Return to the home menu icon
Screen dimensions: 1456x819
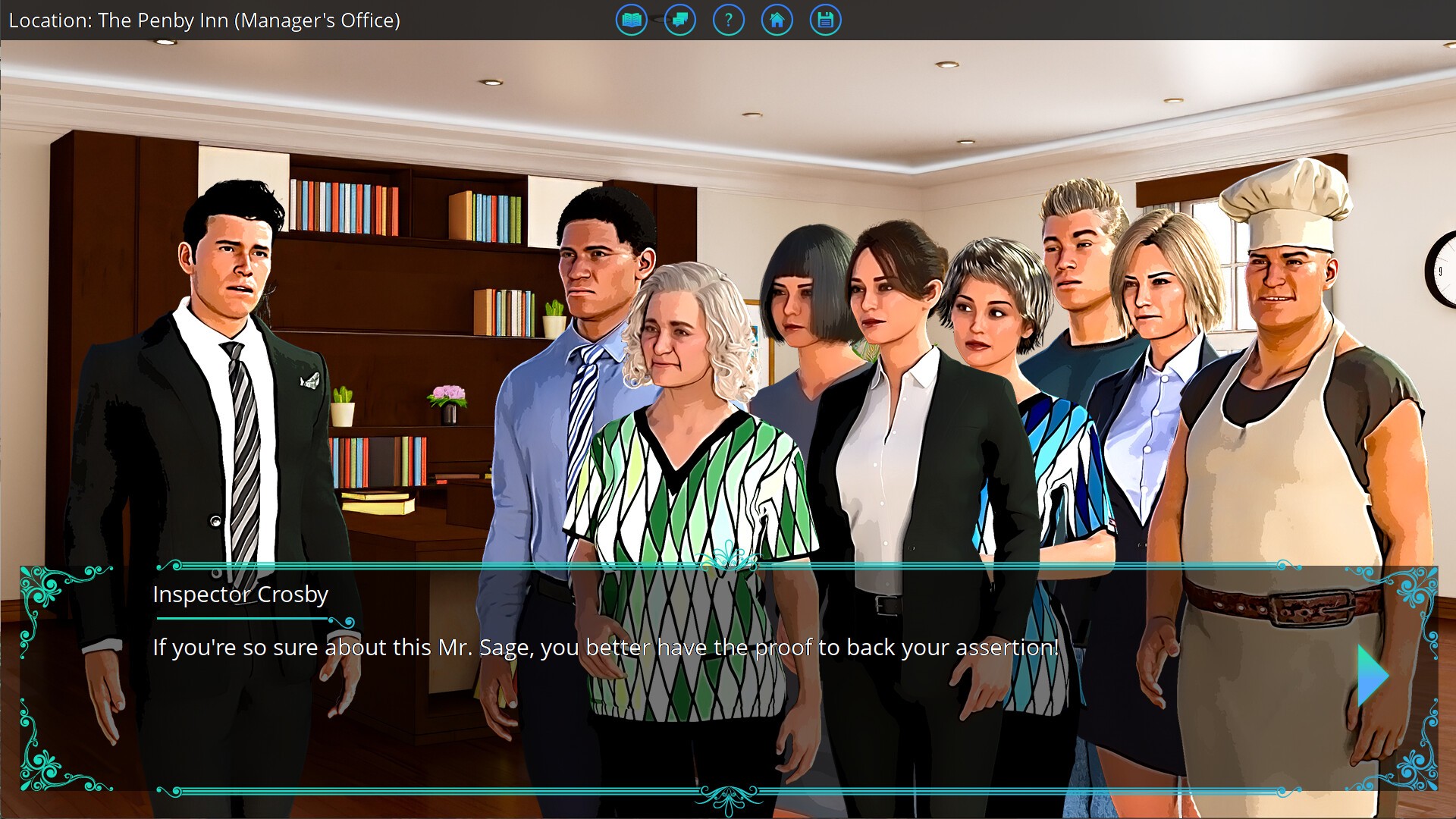(x=777, y=20)
